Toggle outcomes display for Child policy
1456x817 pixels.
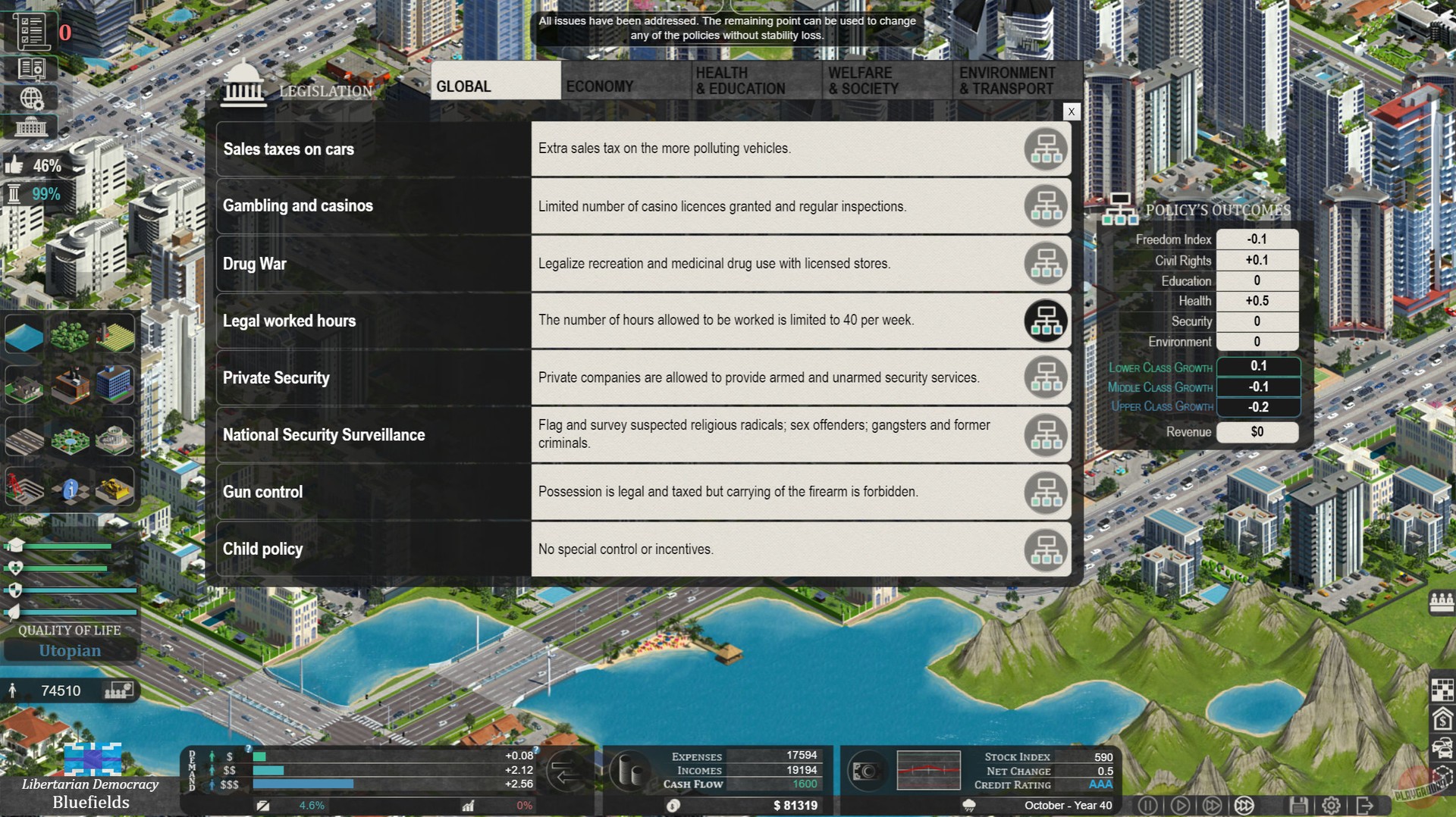click(1046, 549)
